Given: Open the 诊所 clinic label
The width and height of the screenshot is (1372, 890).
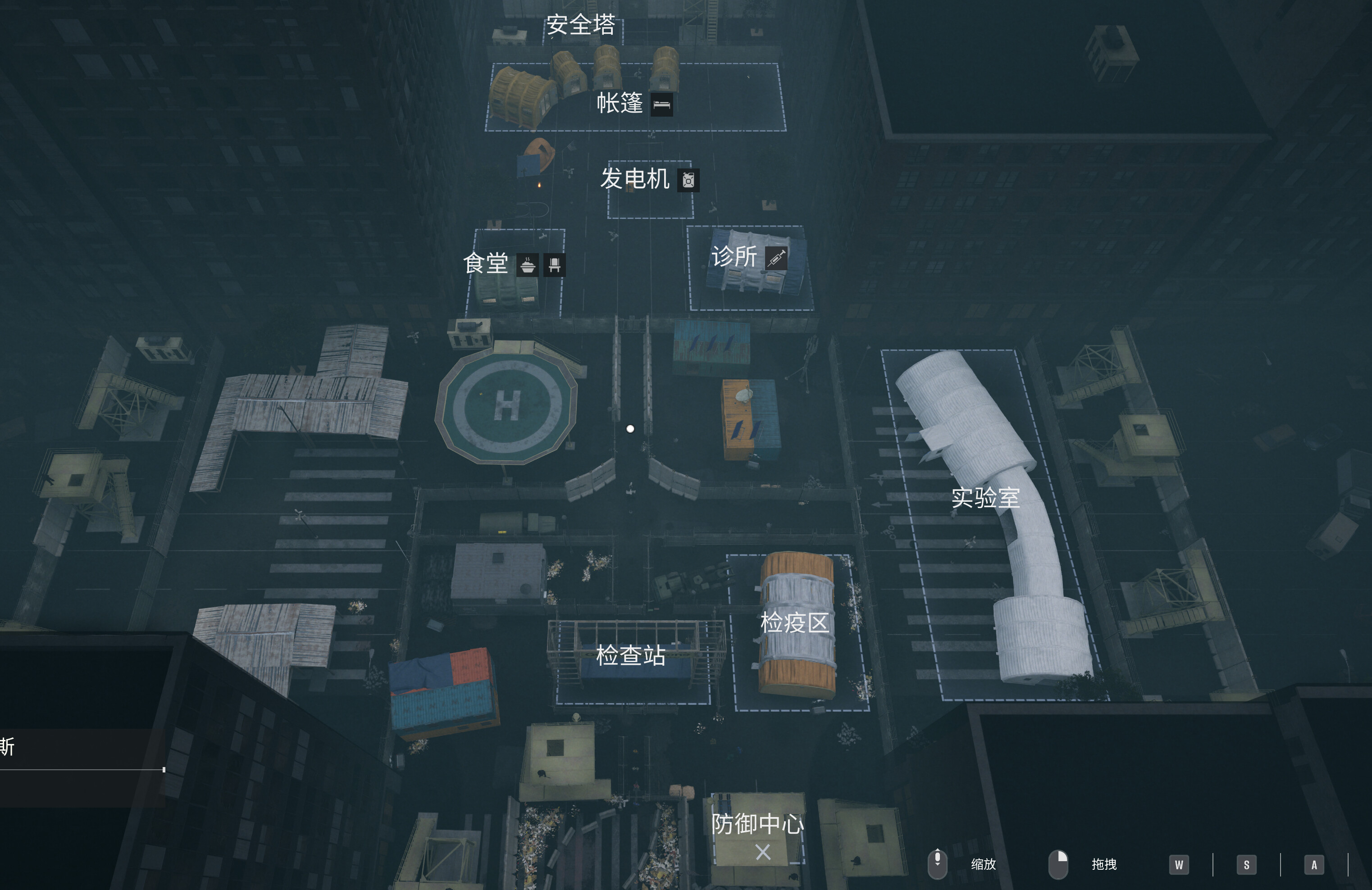Looking at the screenshot, I should coord(734,257).
